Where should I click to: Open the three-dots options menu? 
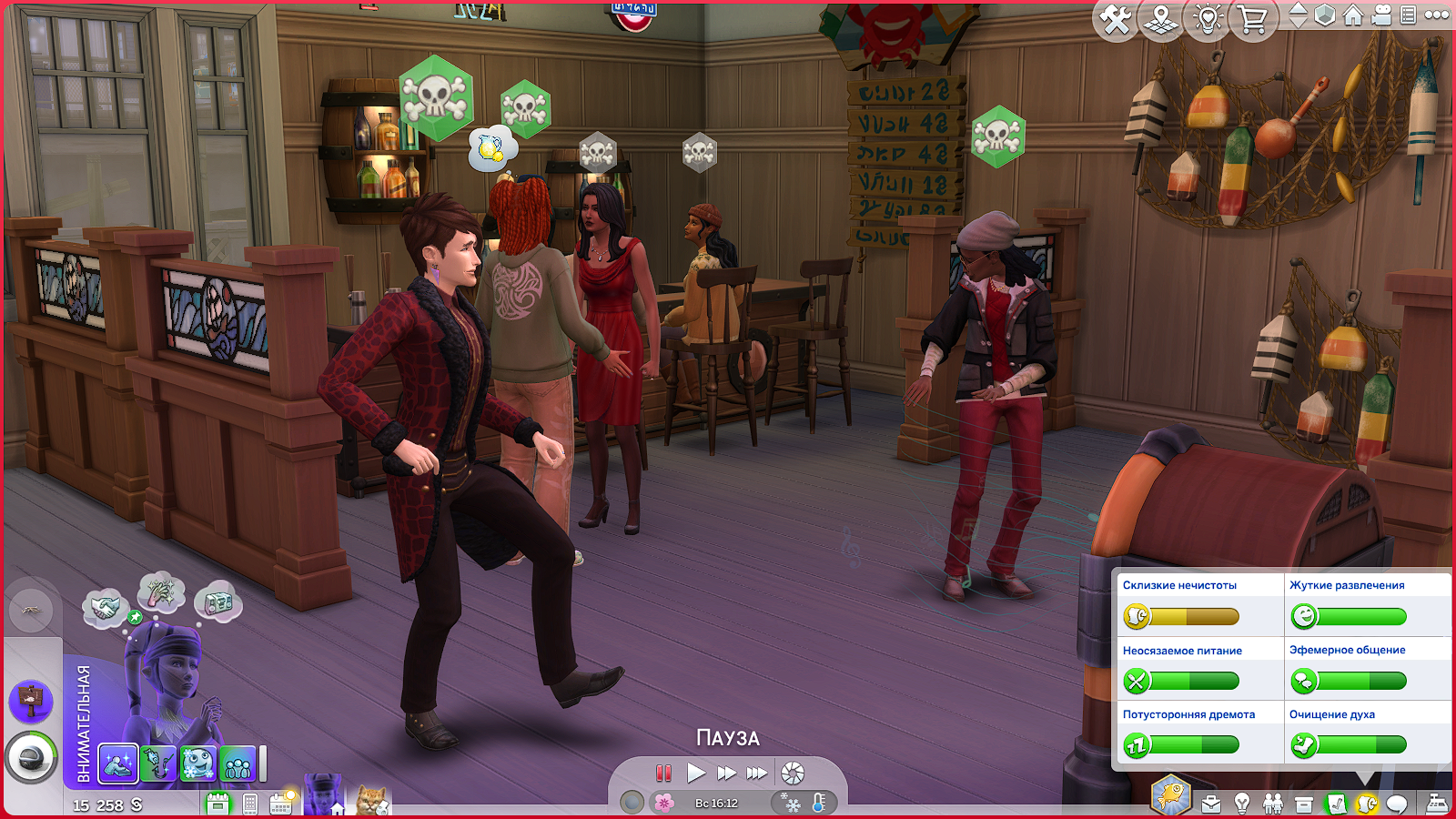tap(1437, 15)
